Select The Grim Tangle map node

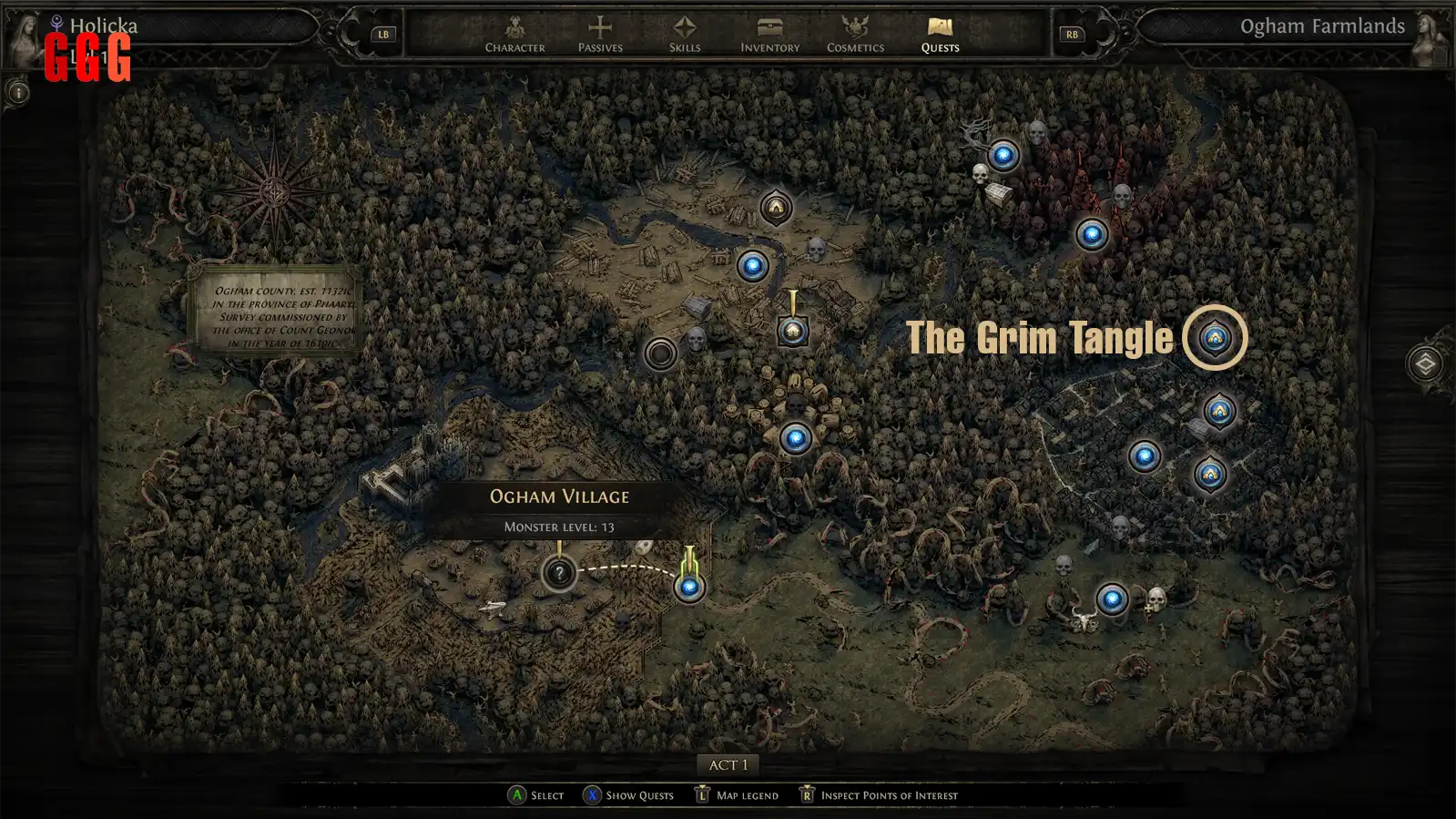(x=1215, y=338)
